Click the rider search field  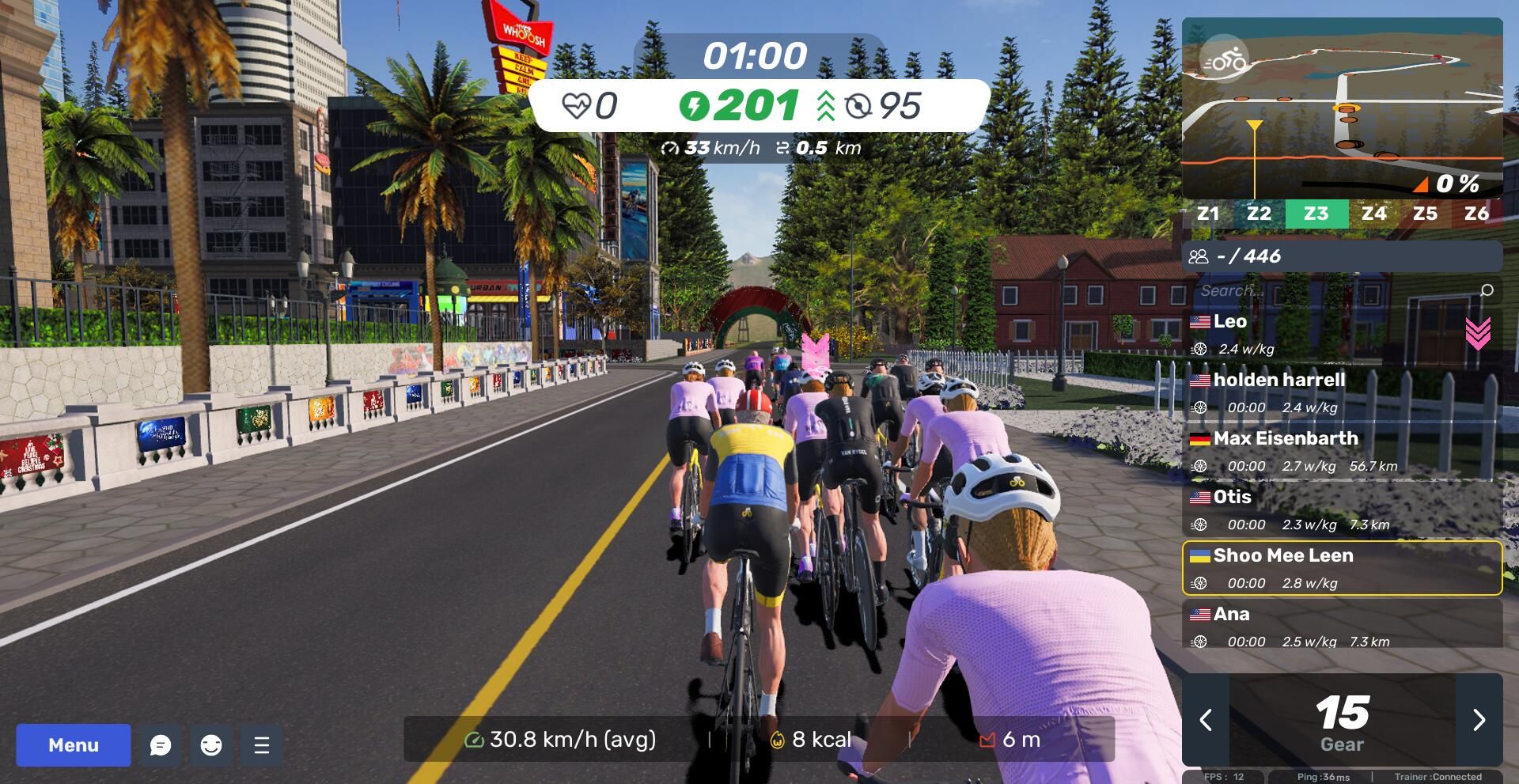1337,290
